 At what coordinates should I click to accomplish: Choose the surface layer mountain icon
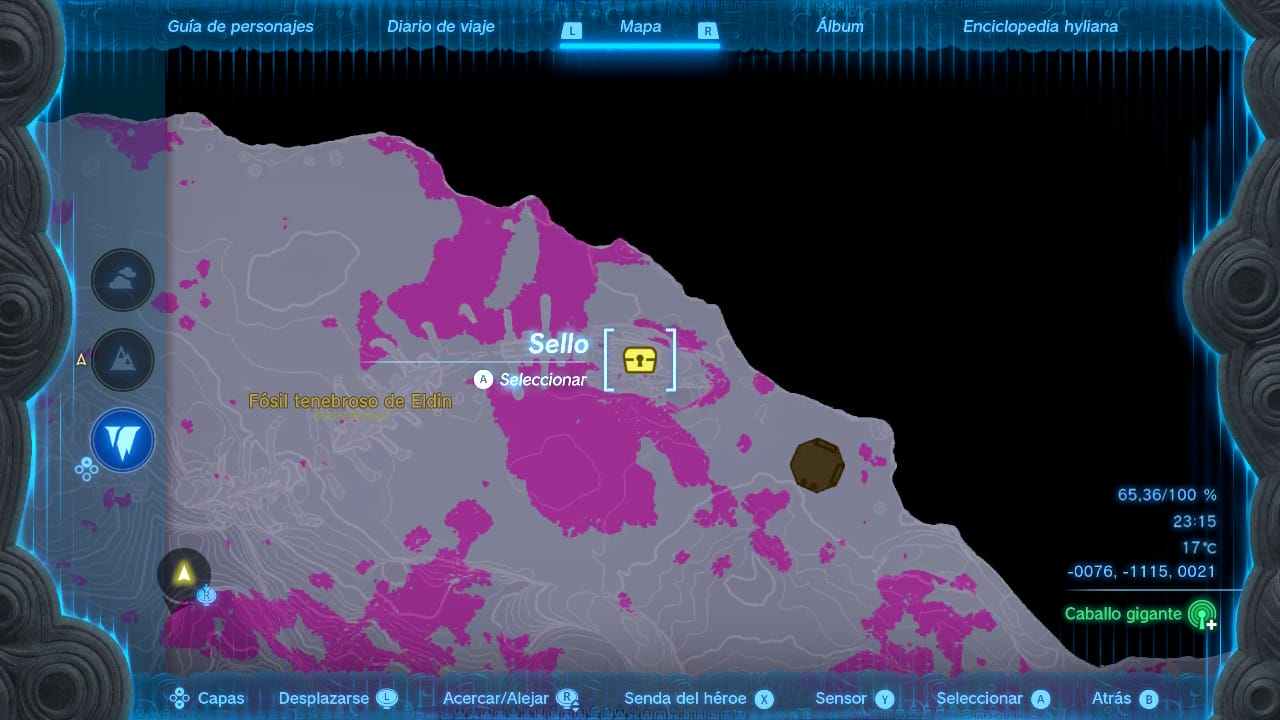tap(123, 360)
